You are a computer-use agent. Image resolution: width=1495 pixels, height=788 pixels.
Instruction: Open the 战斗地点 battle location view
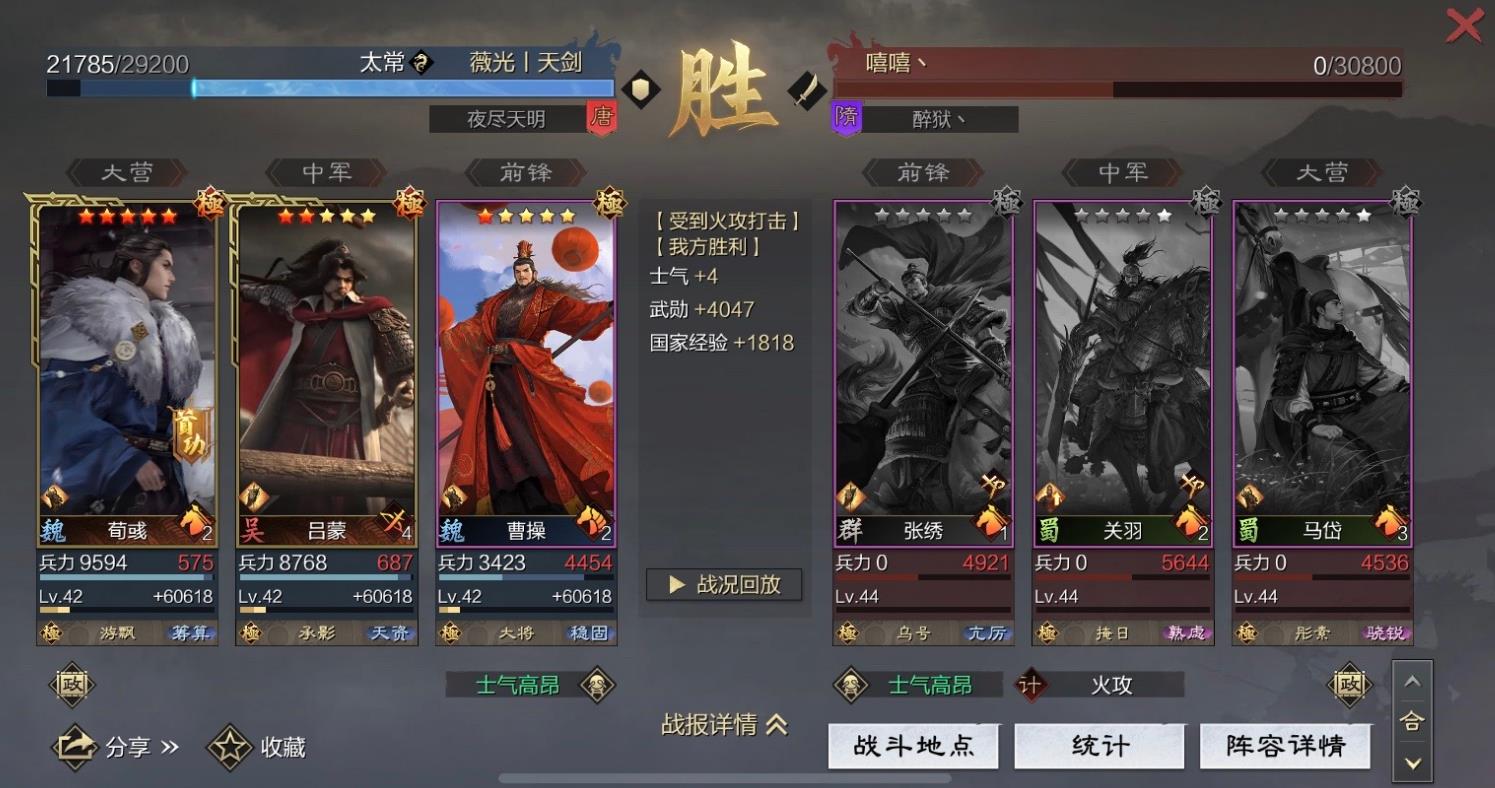(x=913, y=745)
